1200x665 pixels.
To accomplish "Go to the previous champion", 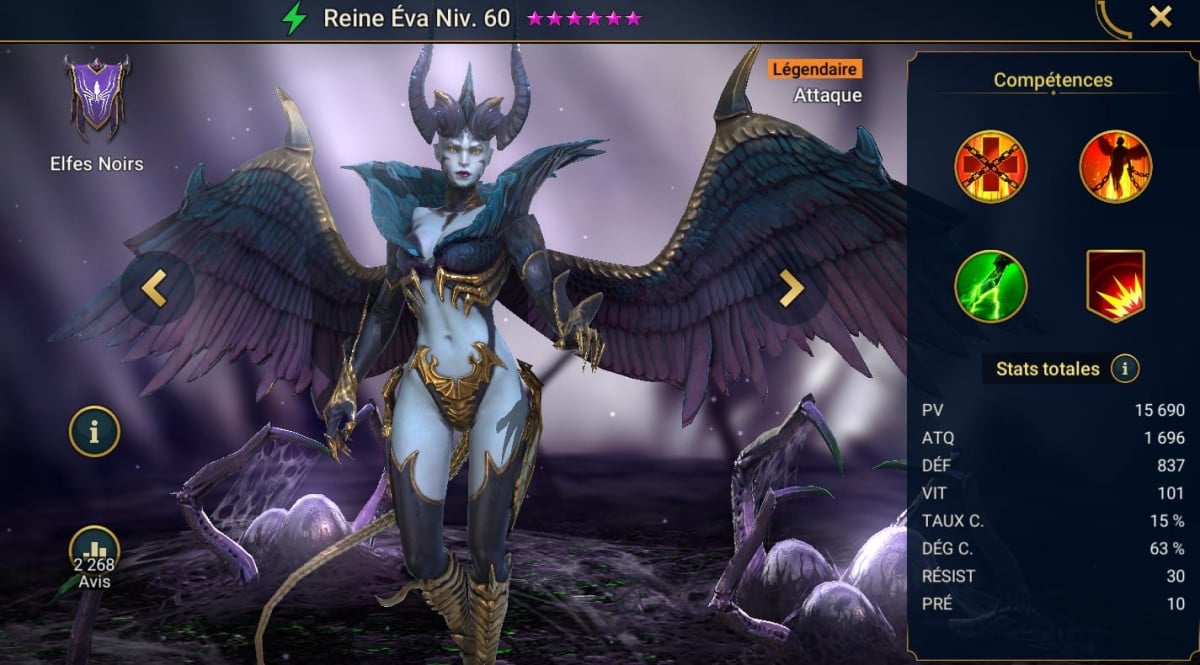I will coord(154,288).
